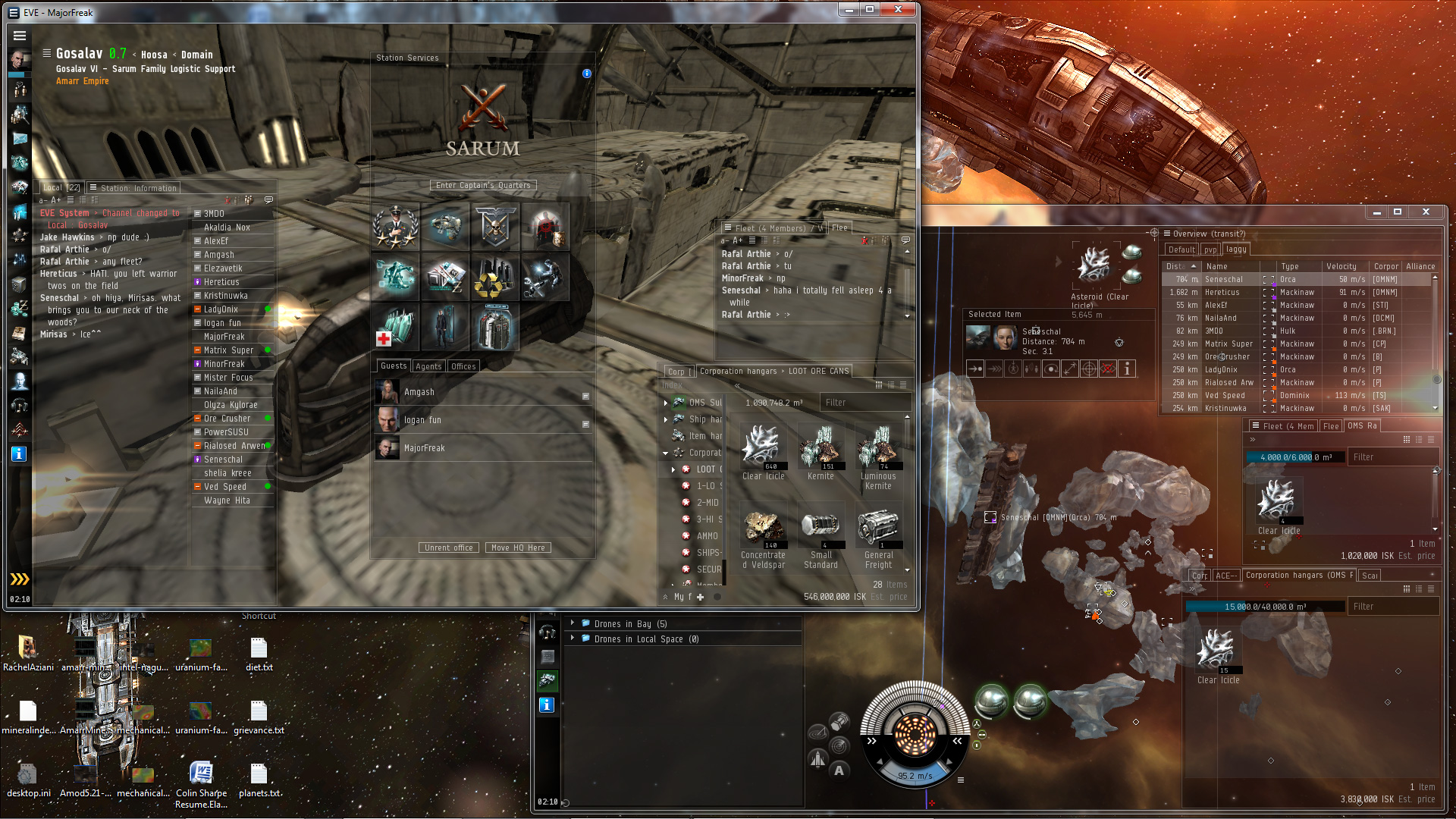
Task: Unrent the office
Action: [x=448, y=548]
